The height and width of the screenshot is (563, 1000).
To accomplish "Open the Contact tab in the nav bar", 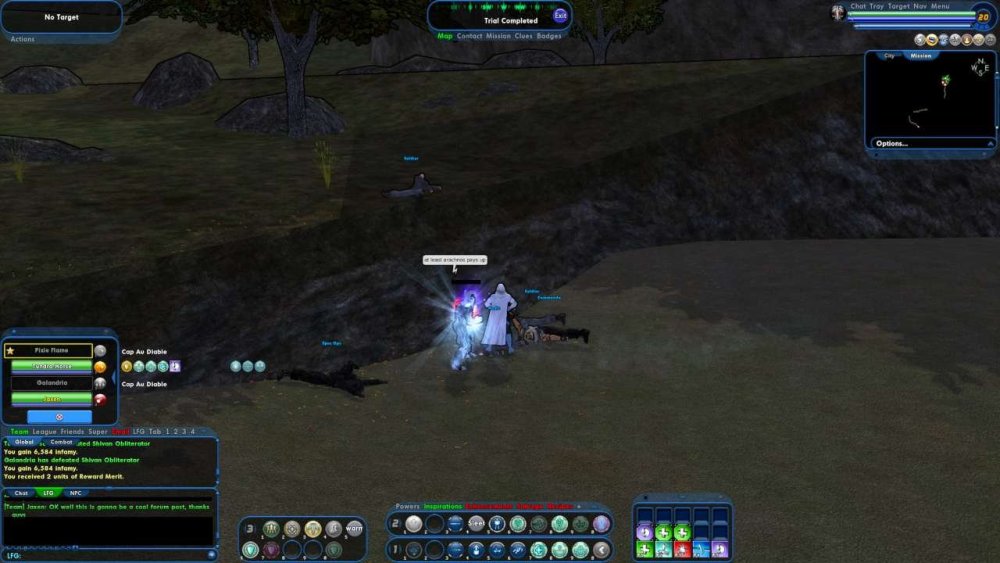I will tap(469, 36).
